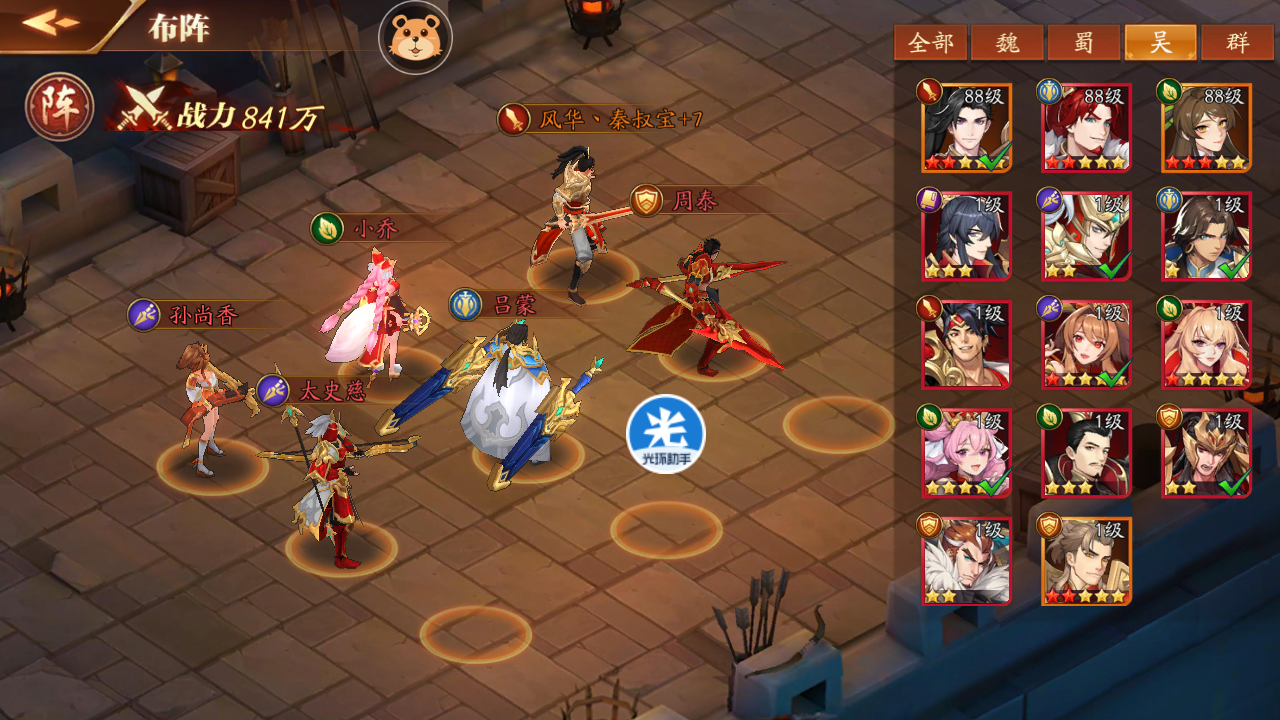Tap the bear avatar icon

pyautogui.click(x=415, y=38)
